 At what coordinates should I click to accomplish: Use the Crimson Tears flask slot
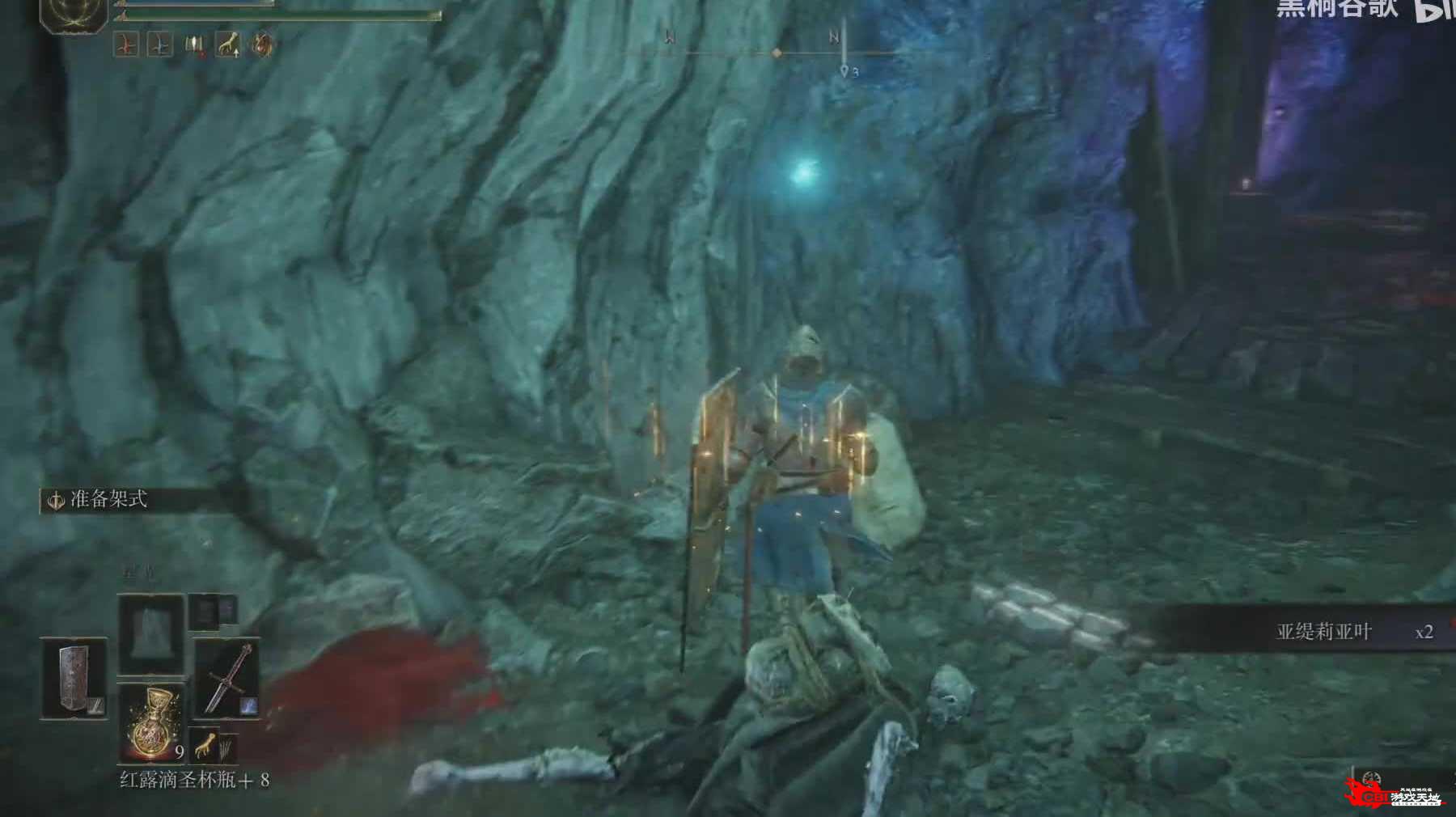click(x=152, y=722)
